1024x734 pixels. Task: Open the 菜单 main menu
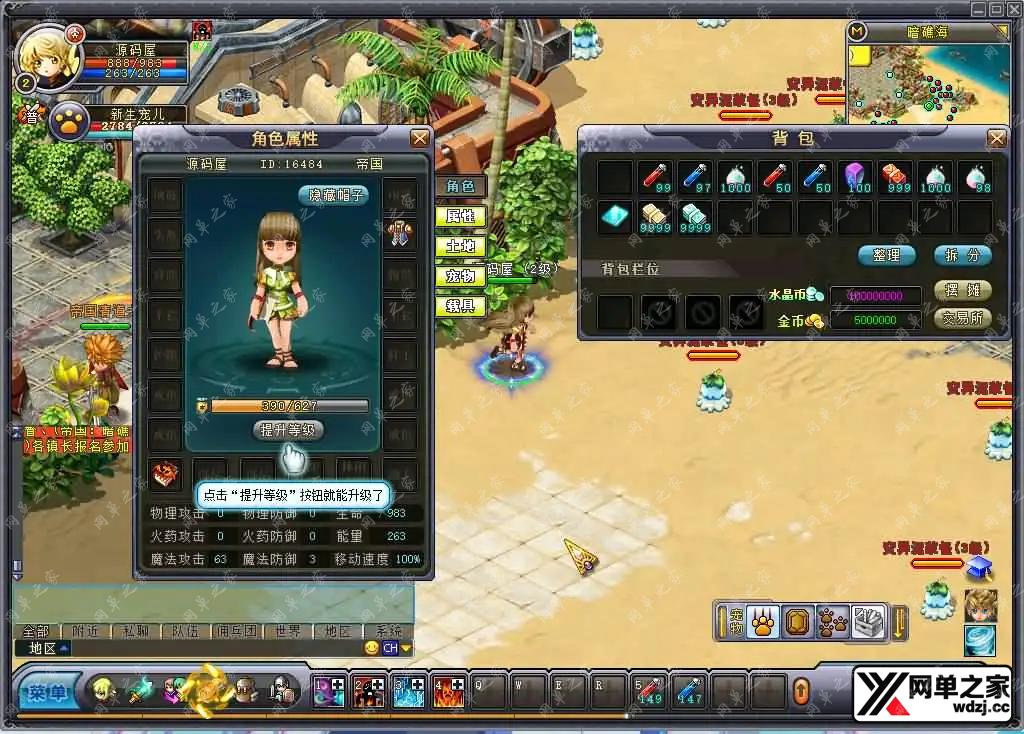(46, 691)
